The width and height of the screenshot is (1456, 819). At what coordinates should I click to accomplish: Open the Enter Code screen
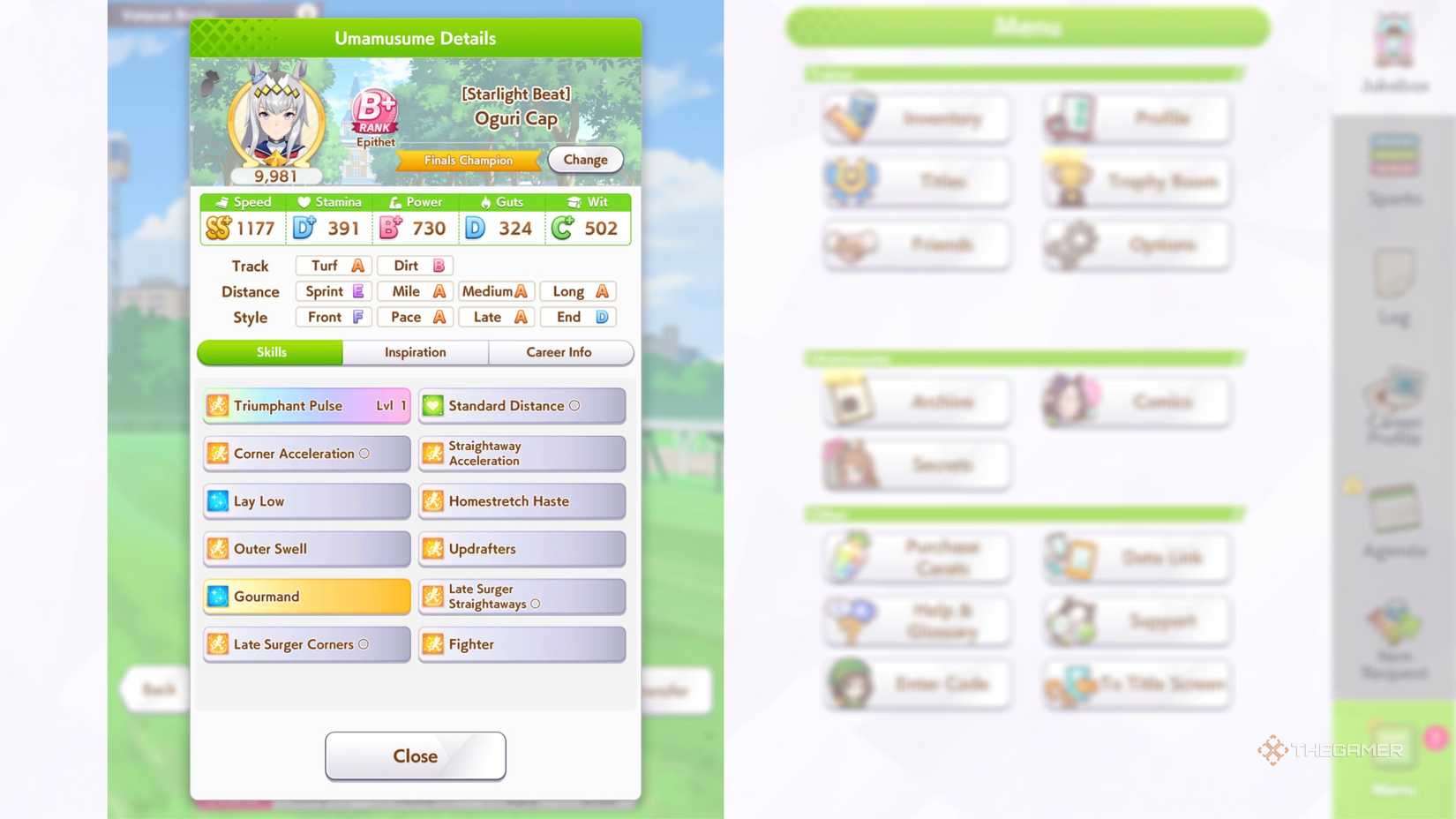[x=915, y=685]
